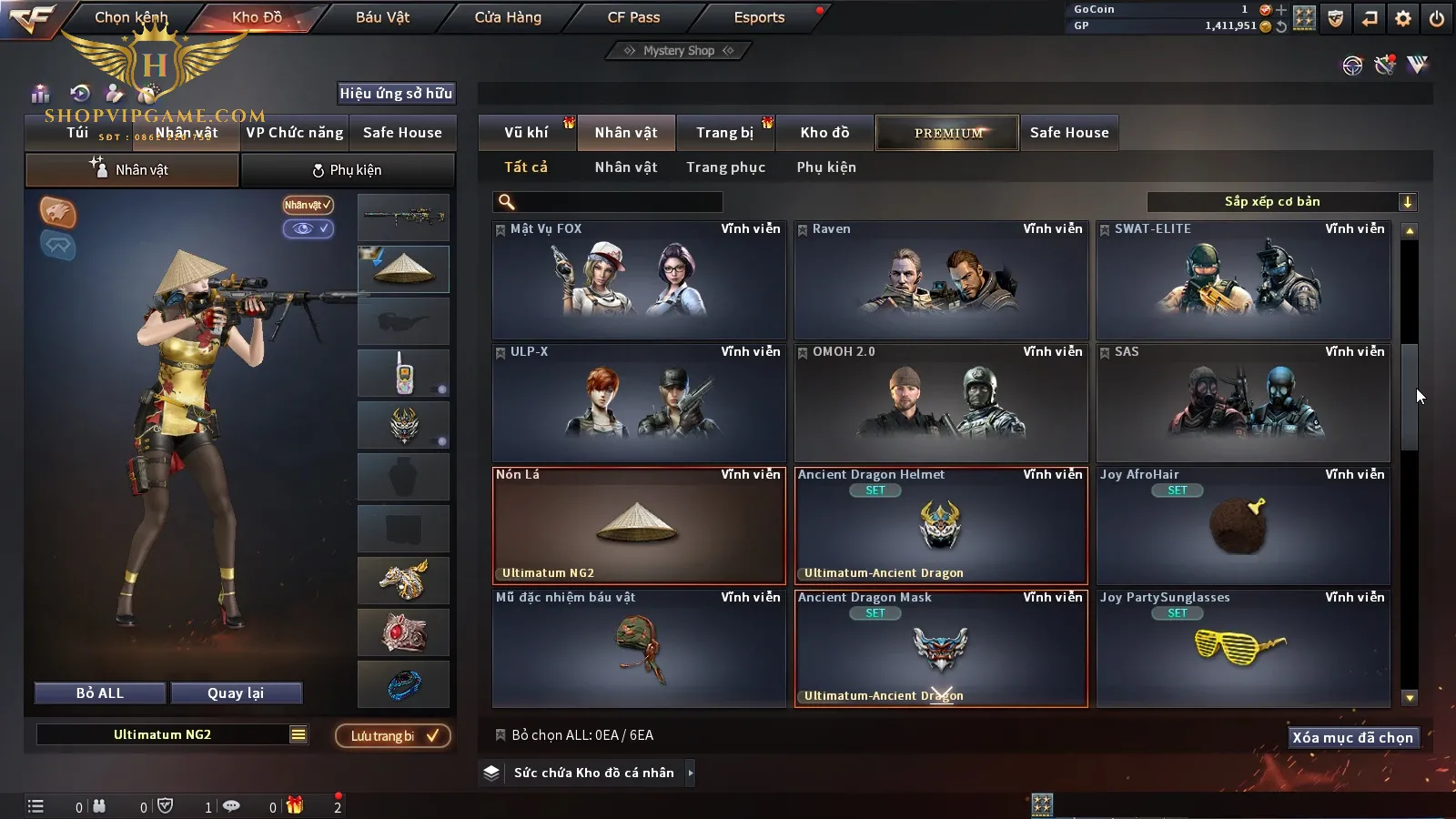Click Xóa mục đã chọn button
Viewport: 1456px width, 819px height.
[x=1352, y=738]
